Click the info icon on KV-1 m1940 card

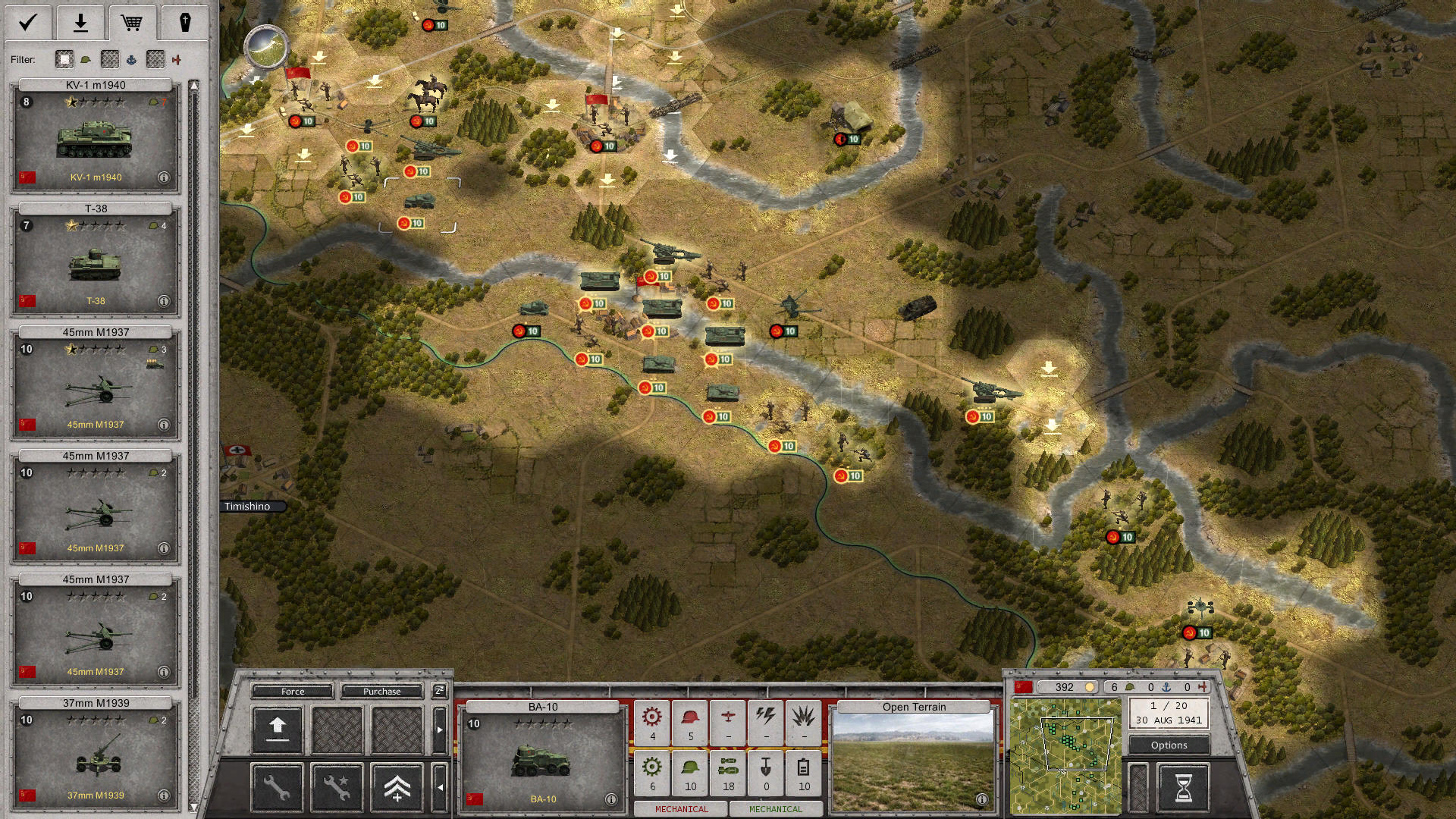tap(165, 177)
